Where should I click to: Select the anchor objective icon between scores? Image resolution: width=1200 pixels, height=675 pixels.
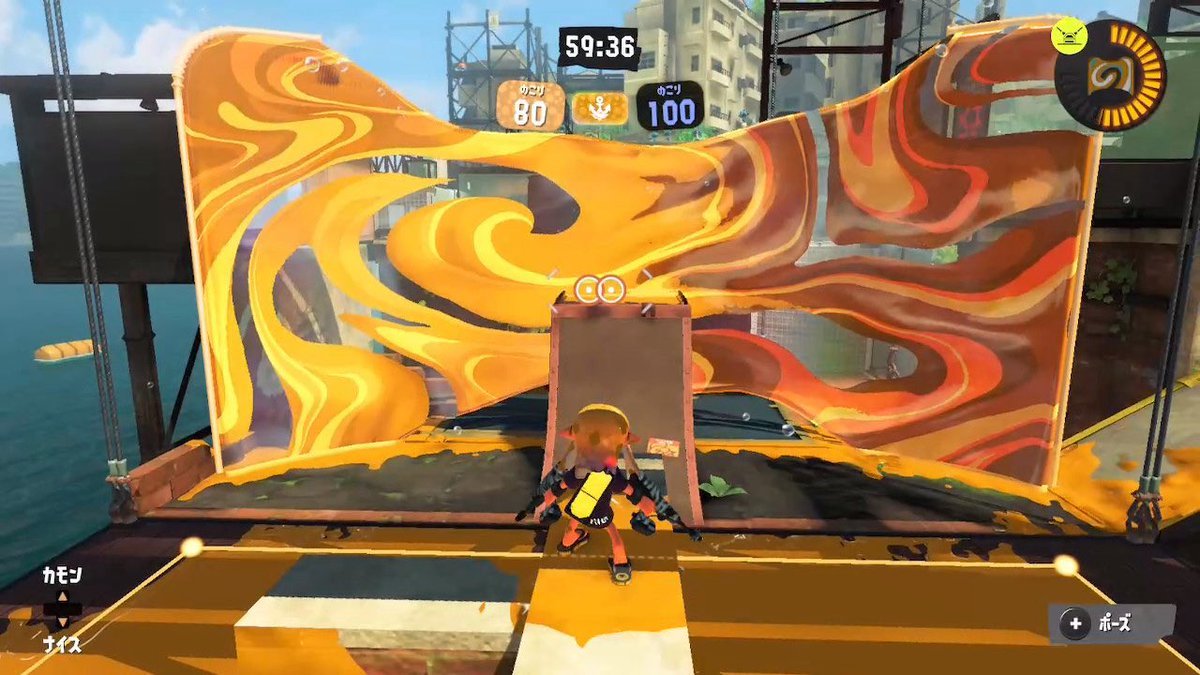pyautogui.click(x=600, y=107)
